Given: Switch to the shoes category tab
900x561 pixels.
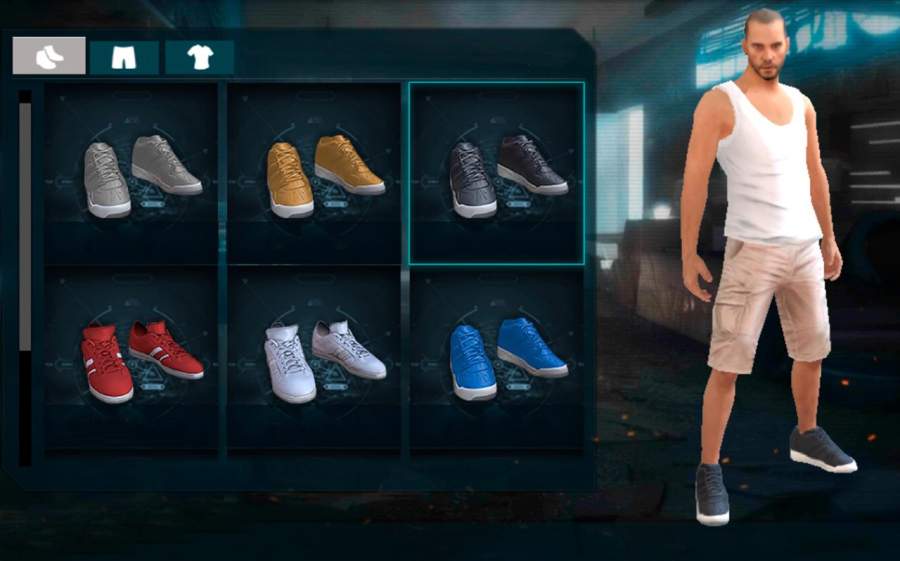Looking at the screenshot, I should tap(49, 56).
